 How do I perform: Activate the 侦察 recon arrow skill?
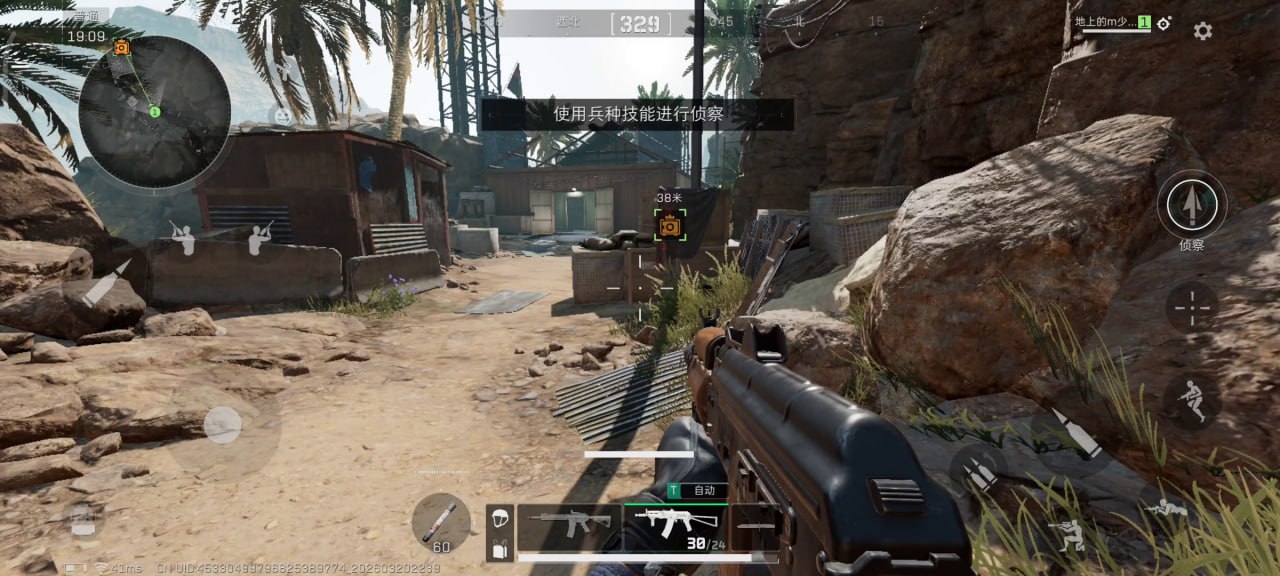click(x=1191, y=205)
